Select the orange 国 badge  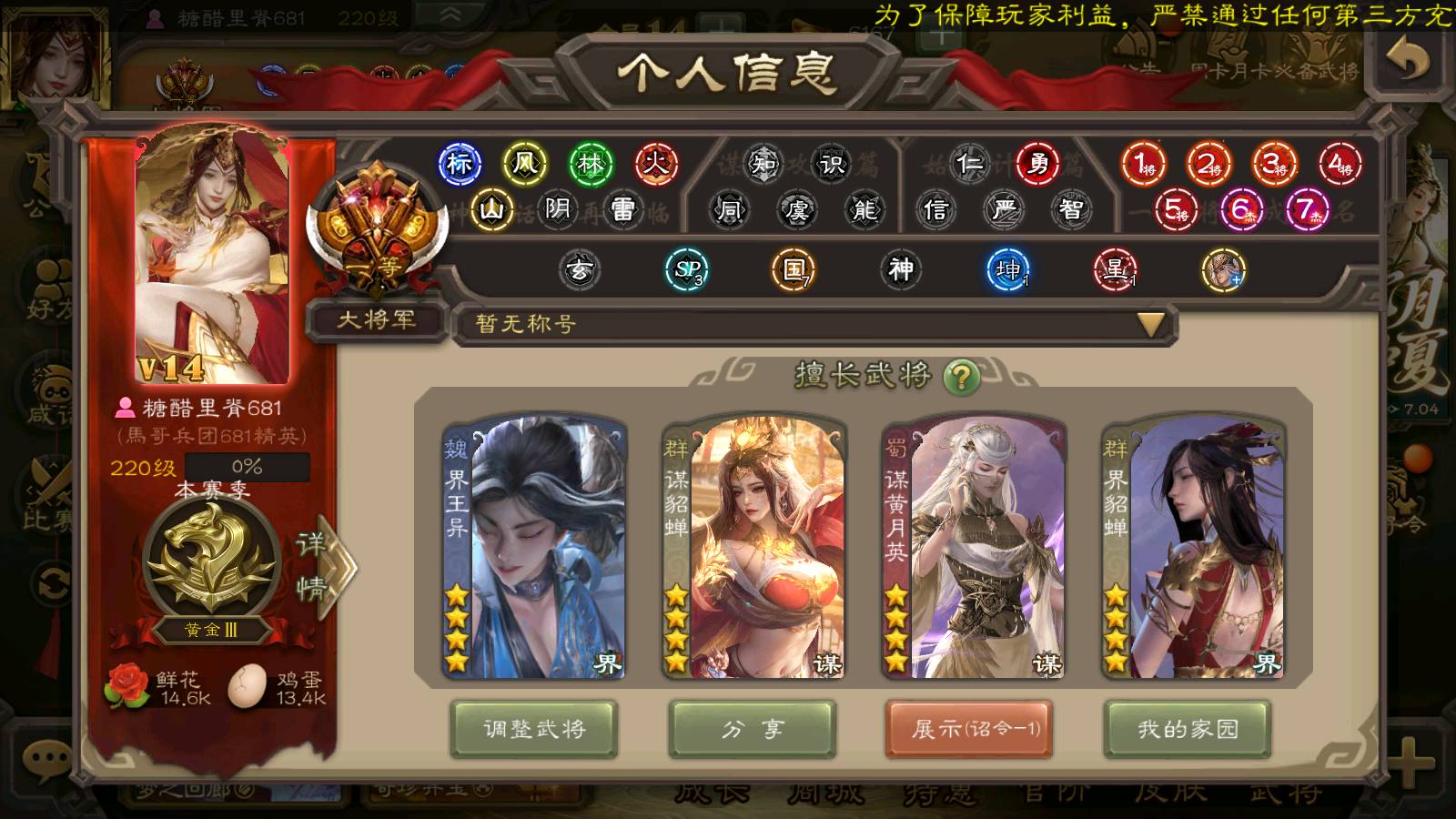tap(794, 269)
